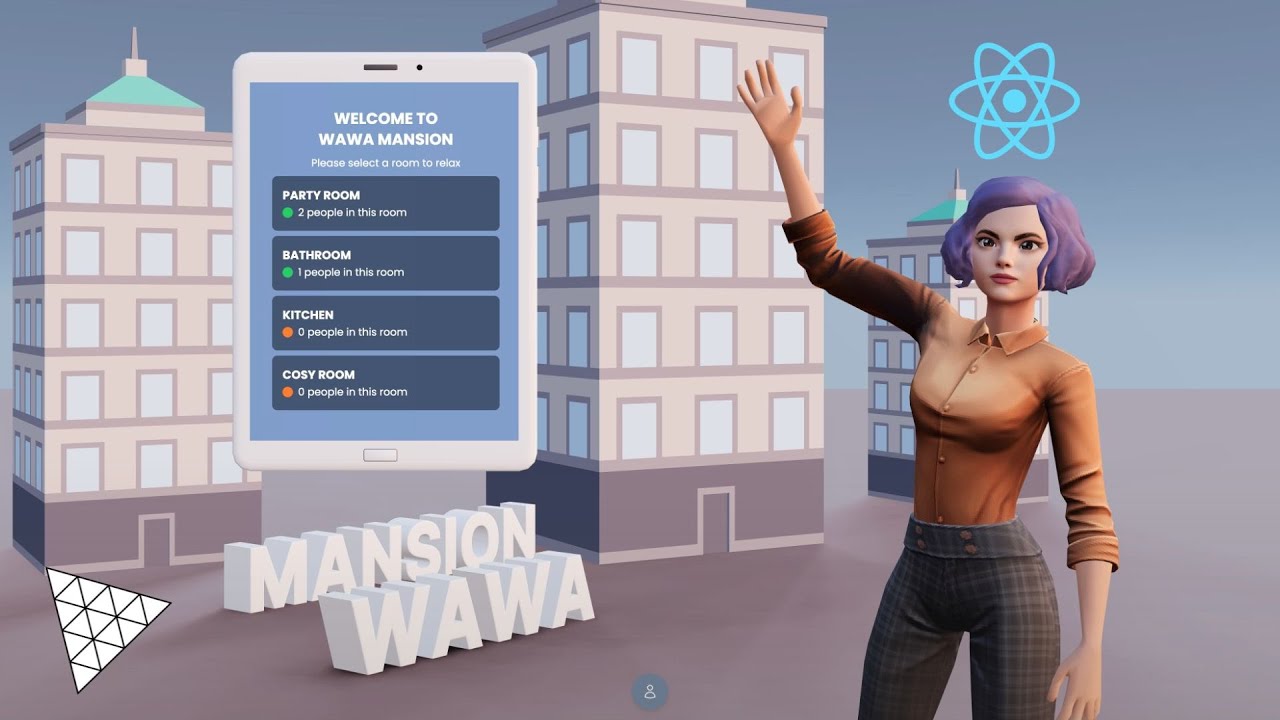Enter the Cosy Room
1280x720 pixels.
pyautogui.click(x=385, y=382)
